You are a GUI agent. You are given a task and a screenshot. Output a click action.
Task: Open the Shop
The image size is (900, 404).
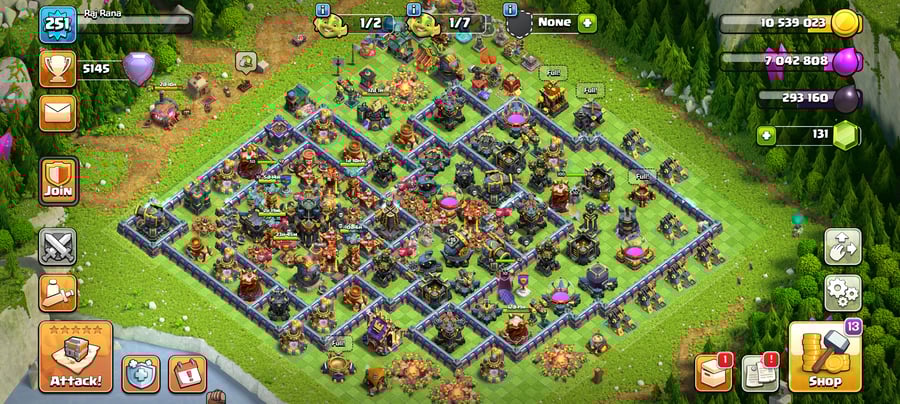tap(825, 357)
